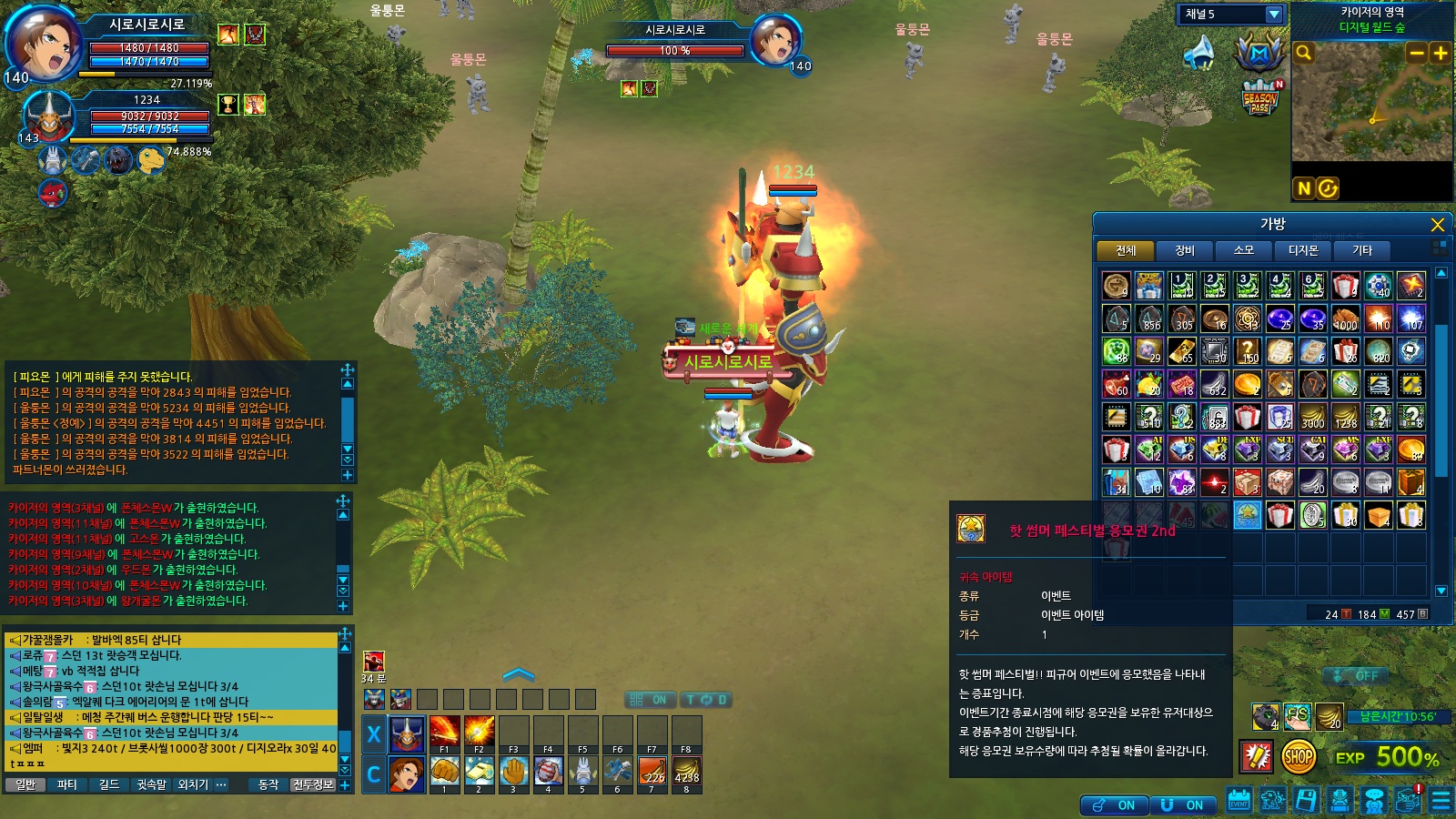The image size is (1456, 819).
Task: Show the 디지몬 inventory tab
Action: [1302, 250]
